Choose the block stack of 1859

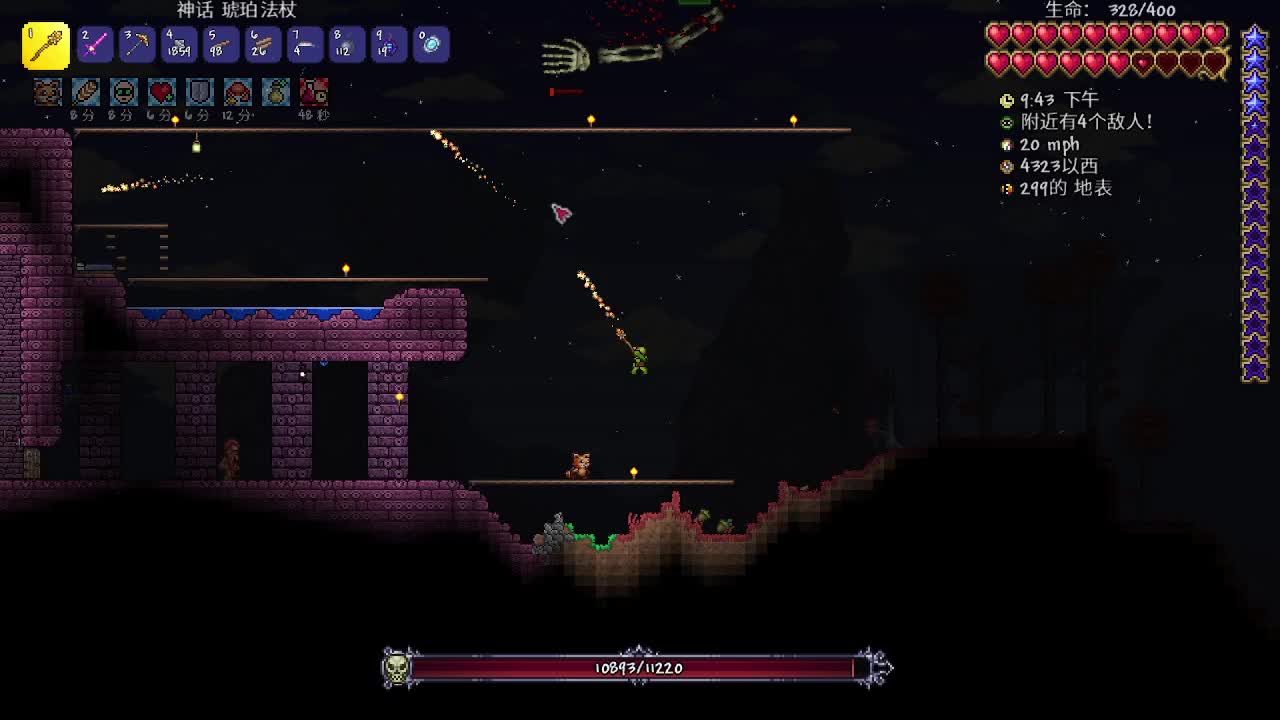[x=180, y=45]
